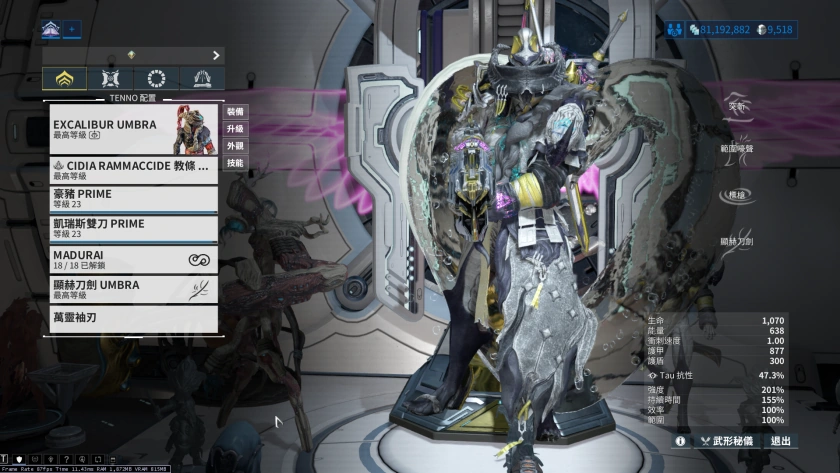Open the 外觀 appearance menu

235,146
